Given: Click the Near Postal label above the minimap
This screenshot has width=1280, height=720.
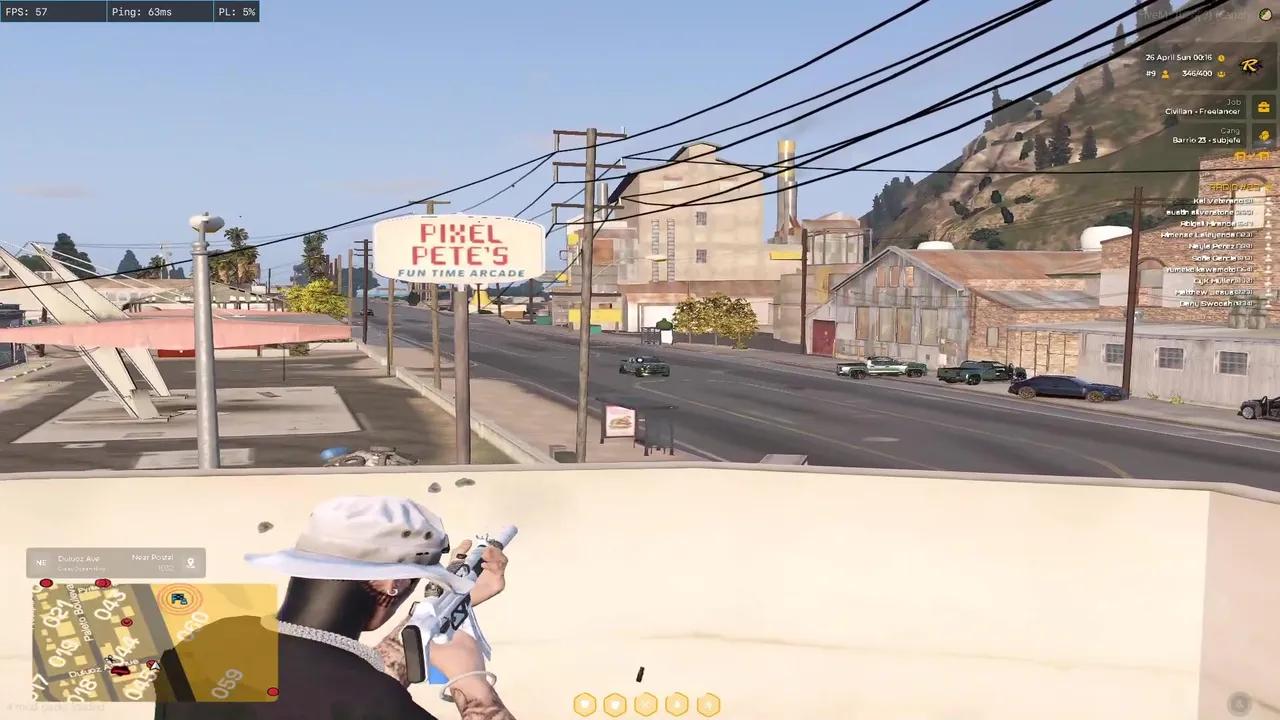Looking at the screenshot, I should click(152, 557).
